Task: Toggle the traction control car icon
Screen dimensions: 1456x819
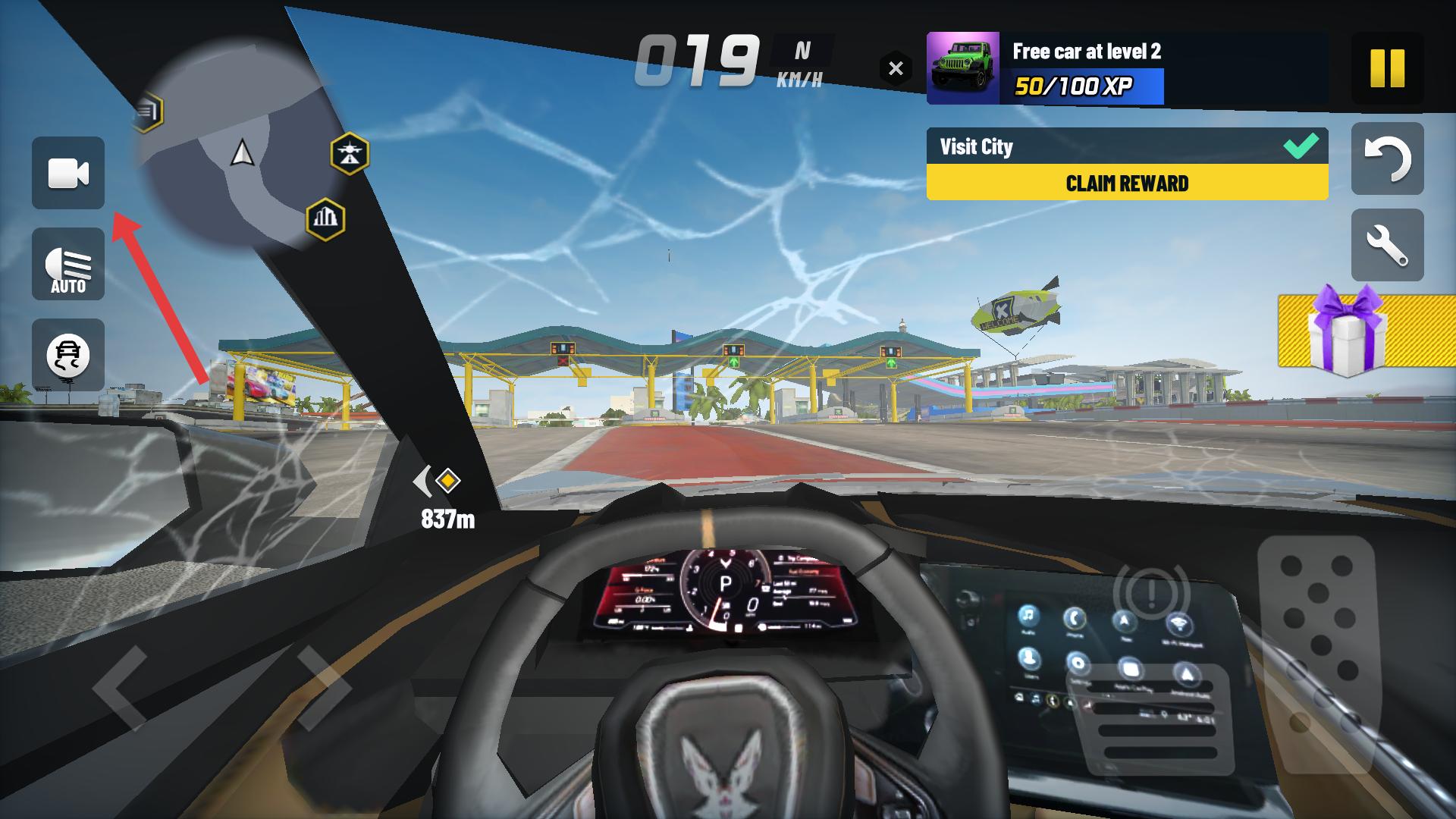Action: 68,355
